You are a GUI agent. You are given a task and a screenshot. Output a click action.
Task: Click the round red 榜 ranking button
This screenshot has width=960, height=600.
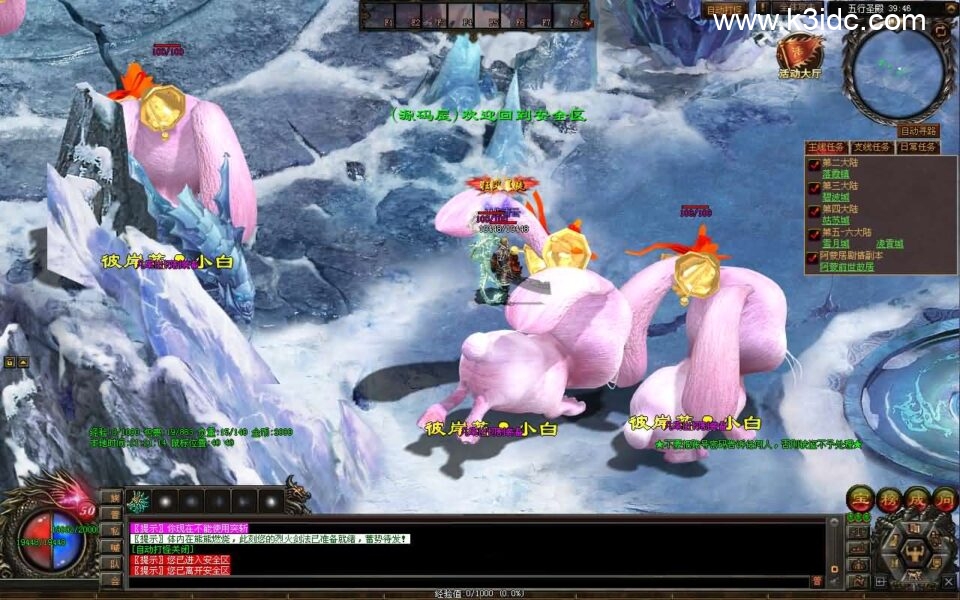pyautogui.click(x=889, y=498)
